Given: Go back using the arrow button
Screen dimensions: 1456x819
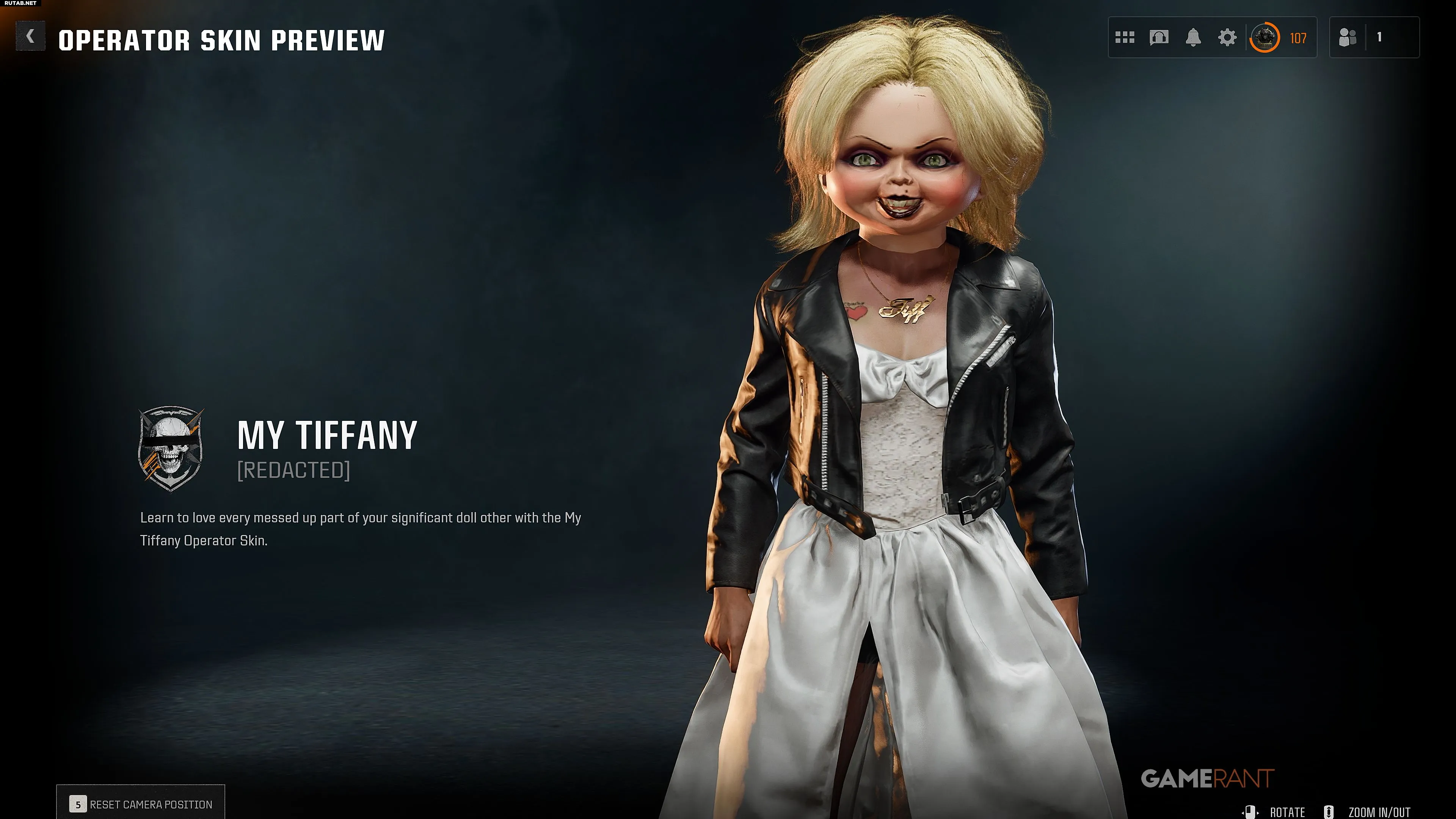Looking at the screenshot, I should tap(30, 37).
